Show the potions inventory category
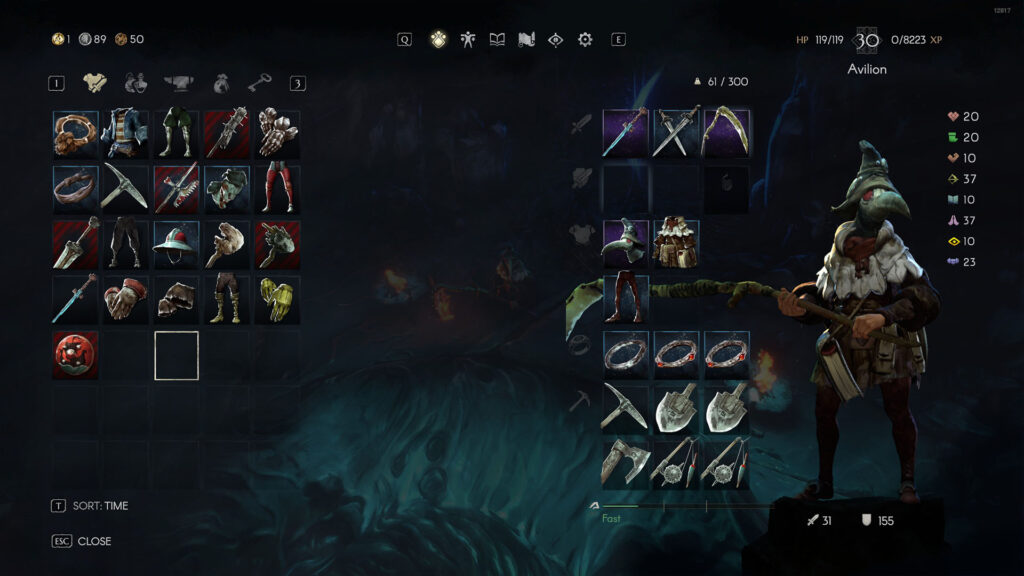Screen dimensions: 1024x576 click(136, 83)
